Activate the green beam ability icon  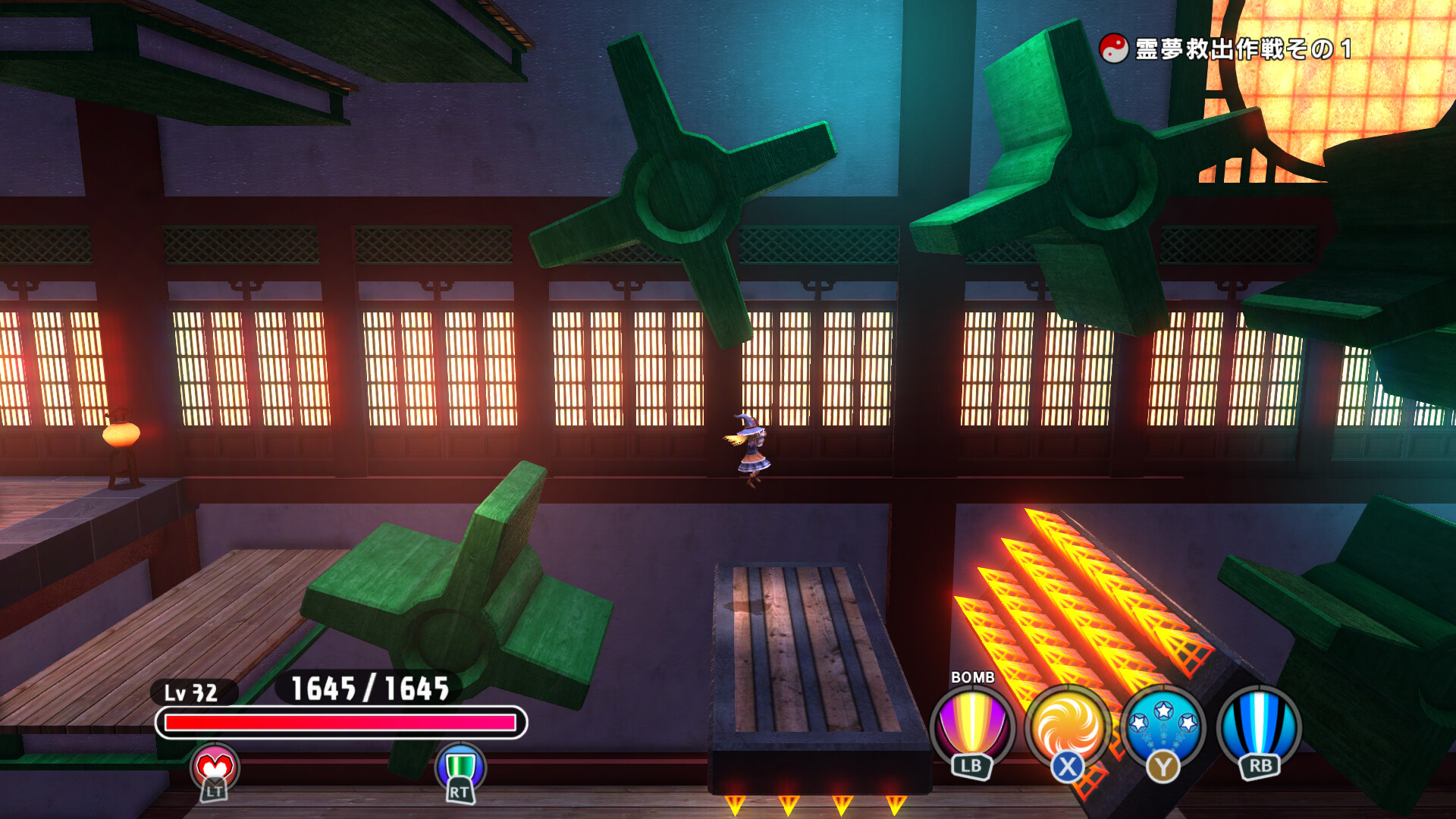coord(460,767)
